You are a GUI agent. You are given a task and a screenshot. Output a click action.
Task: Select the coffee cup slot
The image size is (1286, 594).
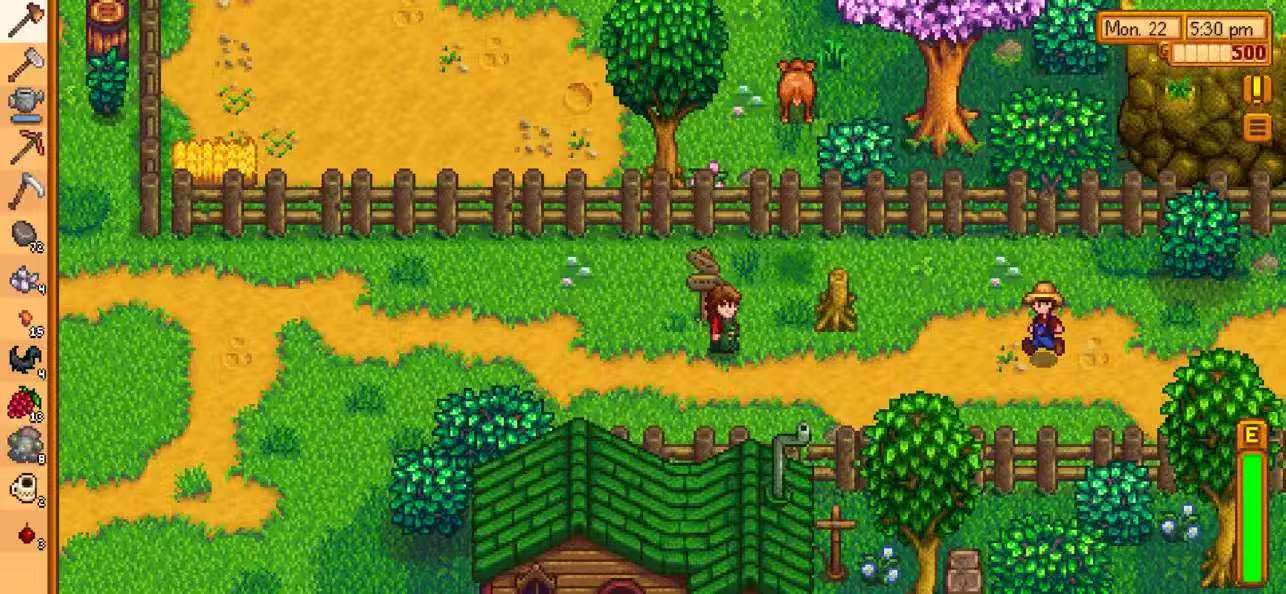click(25, 489)
